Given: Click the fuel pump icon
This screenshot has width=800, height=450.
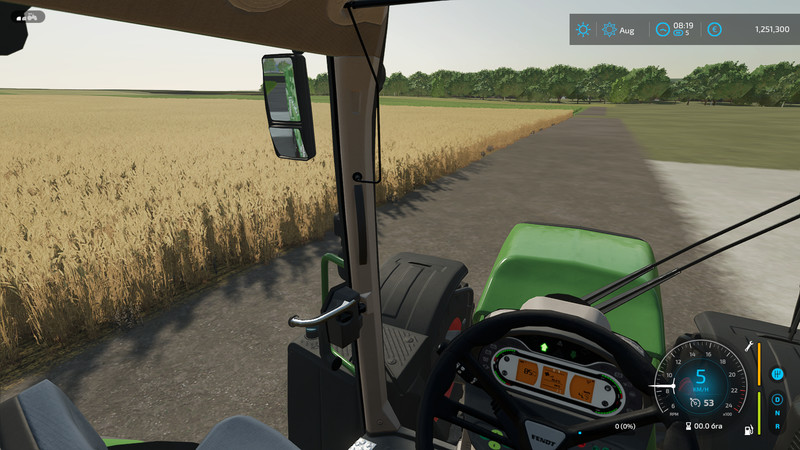Looking at the screenshot, I should (747, 431).
